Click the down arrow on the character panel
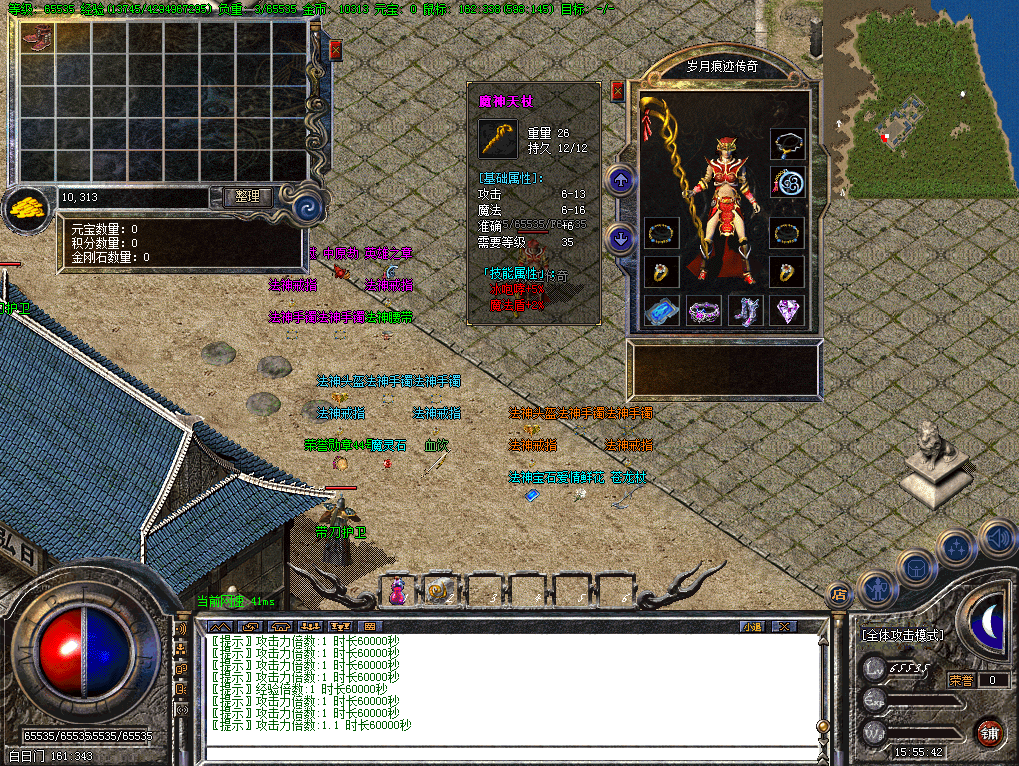This screenshot has height=766, width=1019. point(621,239)
